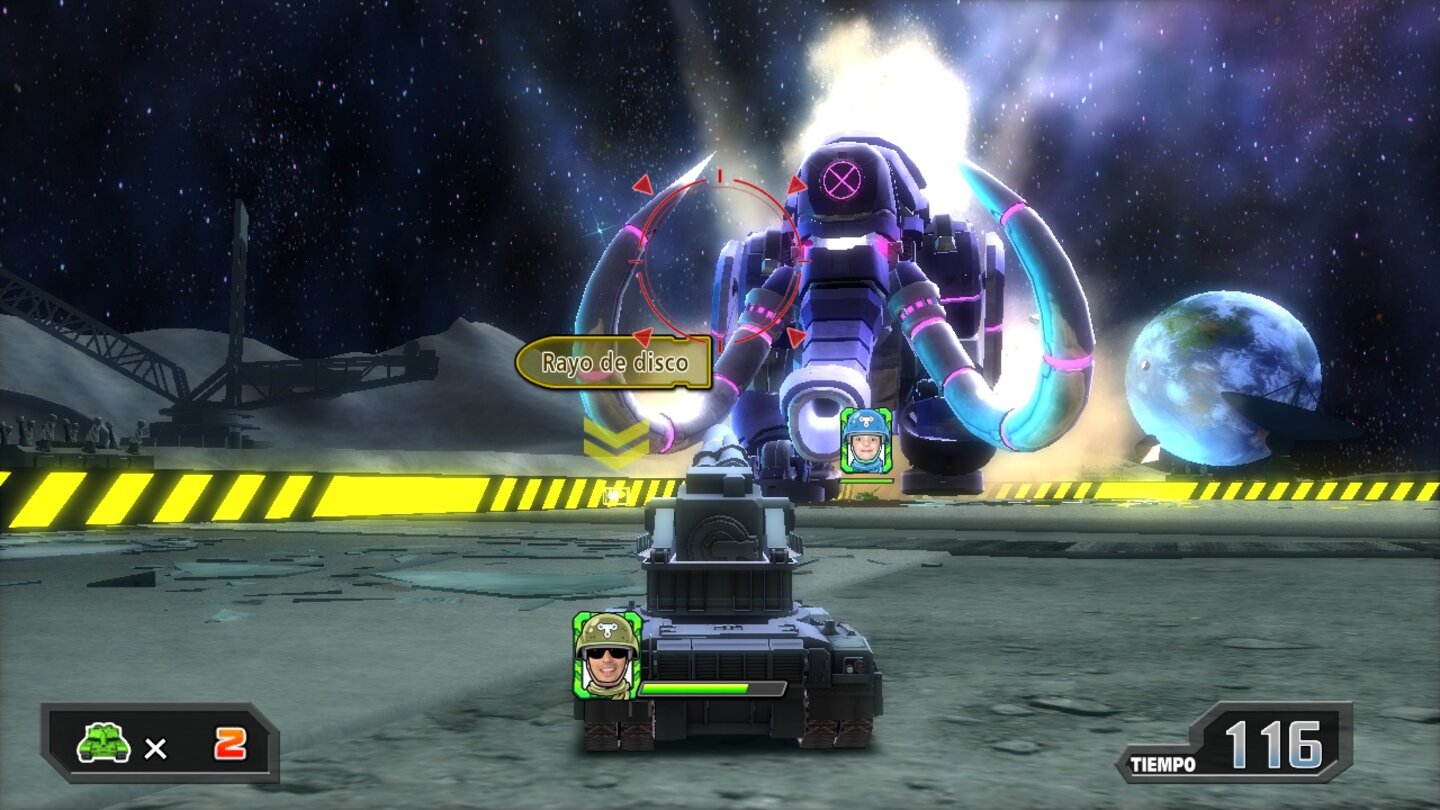Expand the Rayo de disco weapon tooltip
The width and height of the screenshot is (1440, 810).
coord(615,360)
